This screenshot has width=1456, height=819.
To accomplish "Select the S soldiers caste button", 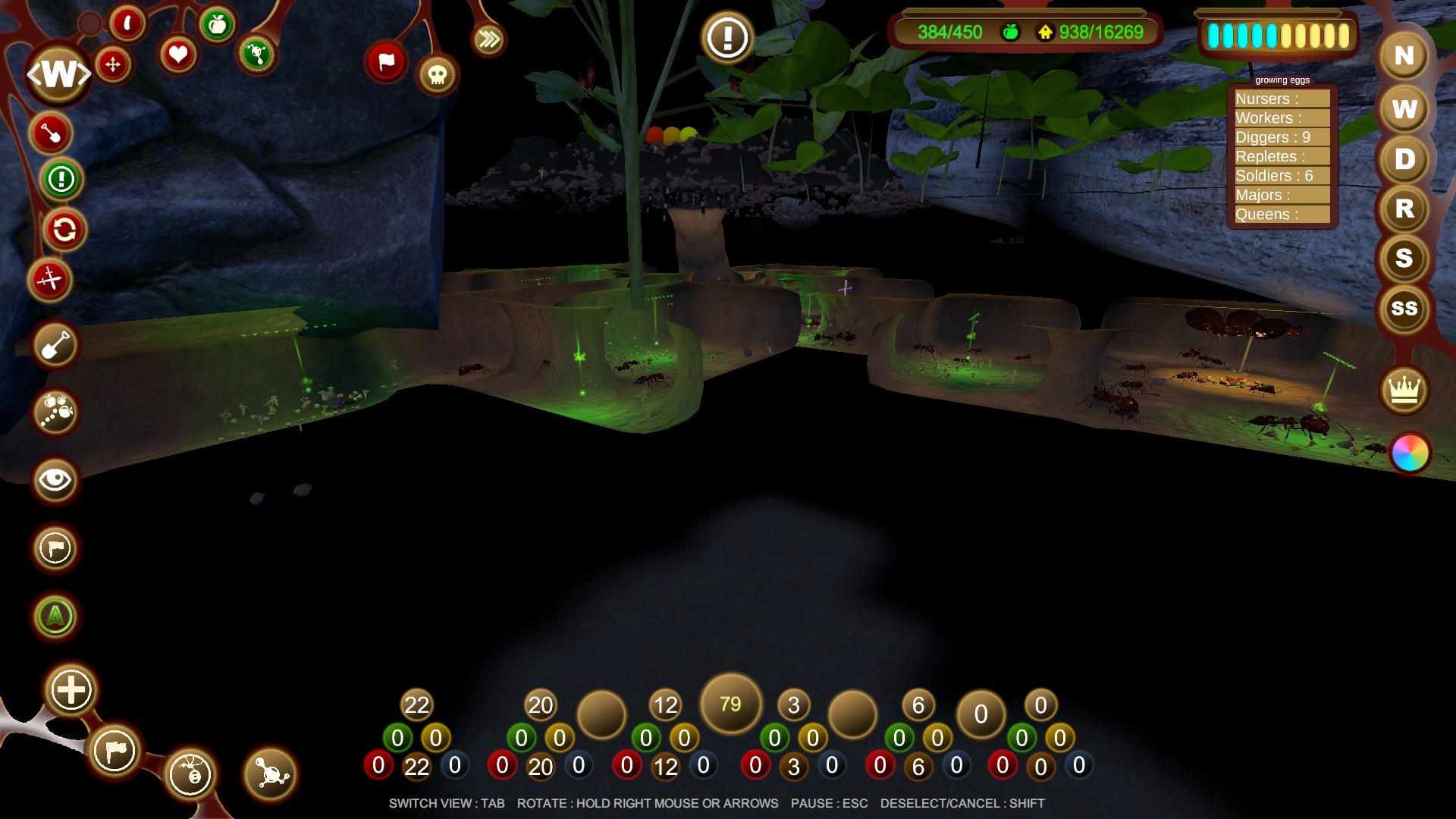I will pyautogui.click(x=1404, y=259).
